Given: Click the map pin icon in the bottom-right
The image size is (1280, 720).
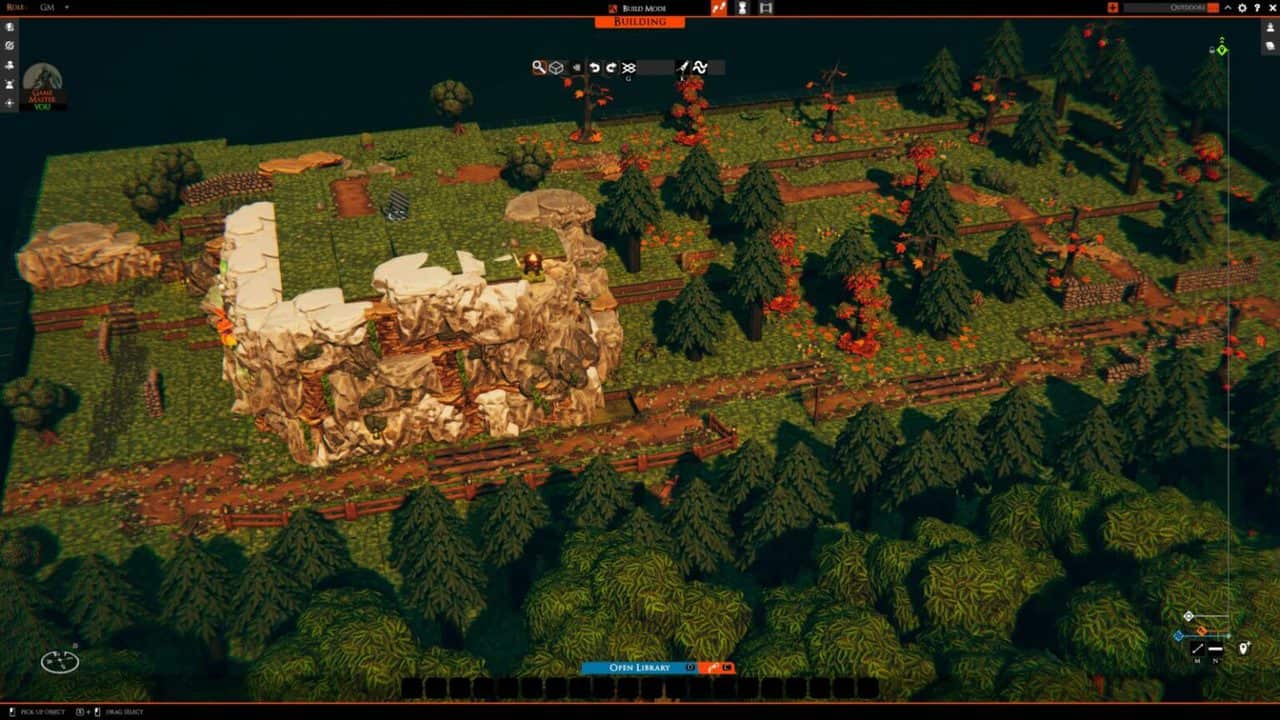Looking at the screenshot, I should pyautogui.click(x=1244, y=648).
